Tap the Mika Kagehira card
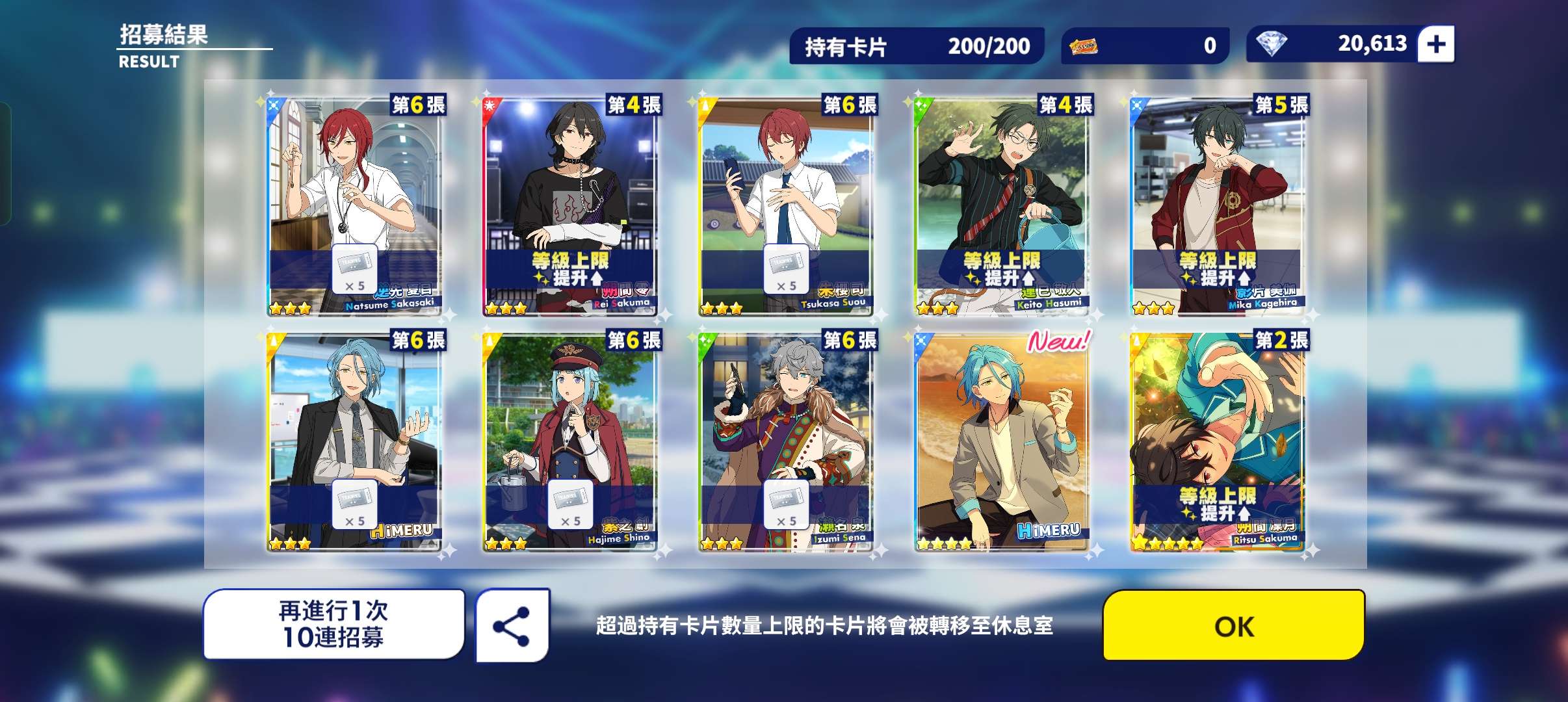The width and height of the screenshot is (1568, 702). pyautogui.click(x=1218, y=207)
